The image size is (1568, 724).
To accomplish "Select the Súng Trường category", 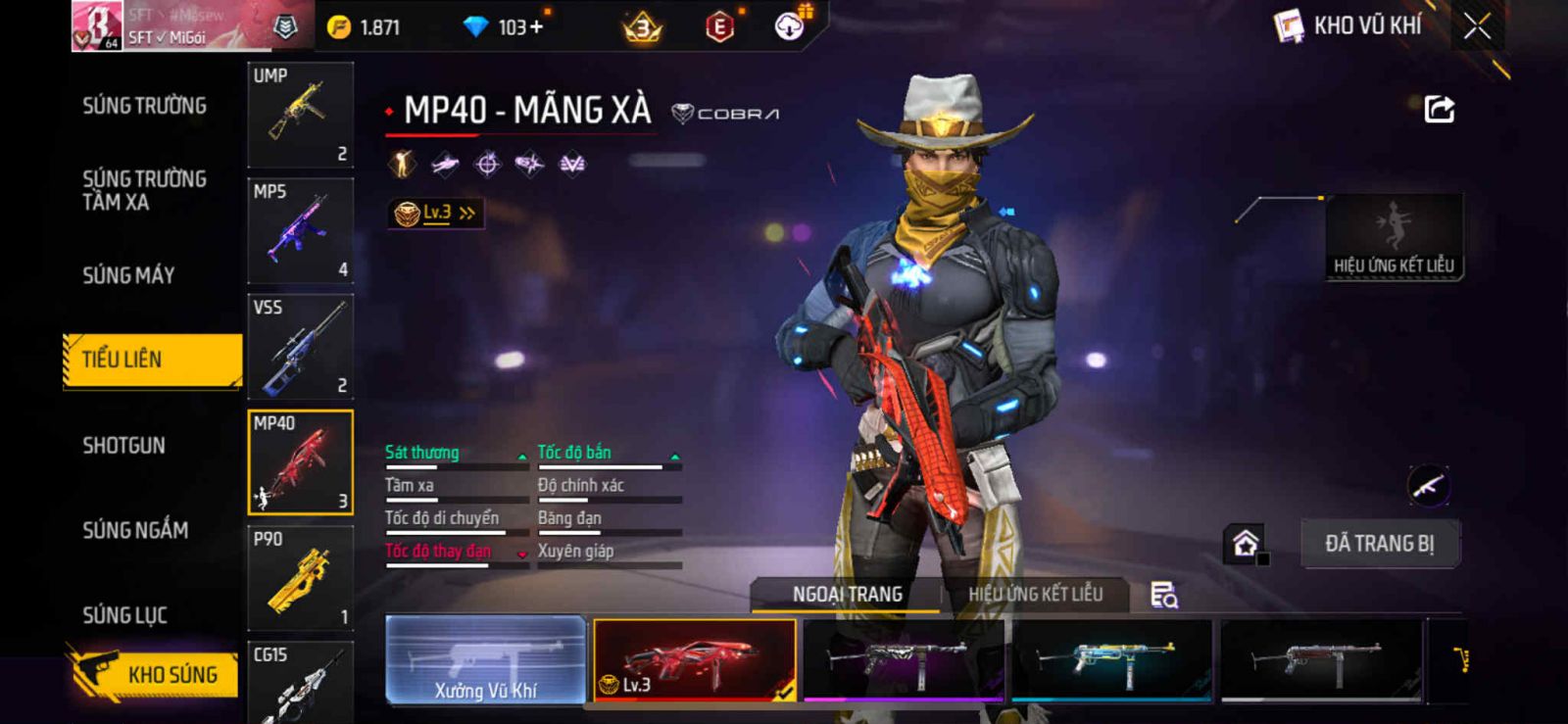I will tap(144, 106).
